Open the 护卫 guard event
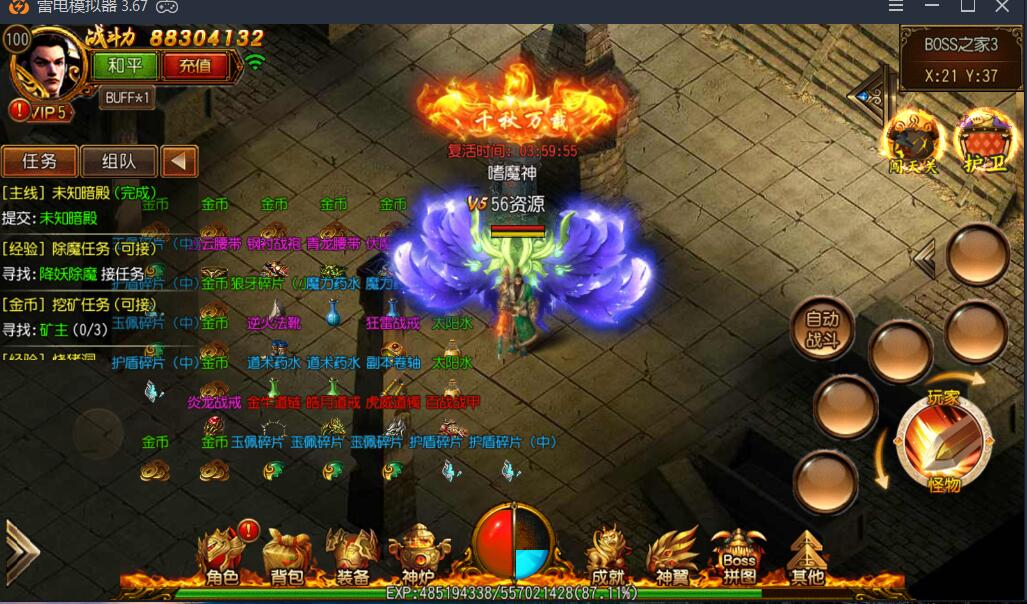Viewport: 1027px width, 604px height. tap(984, 141)
